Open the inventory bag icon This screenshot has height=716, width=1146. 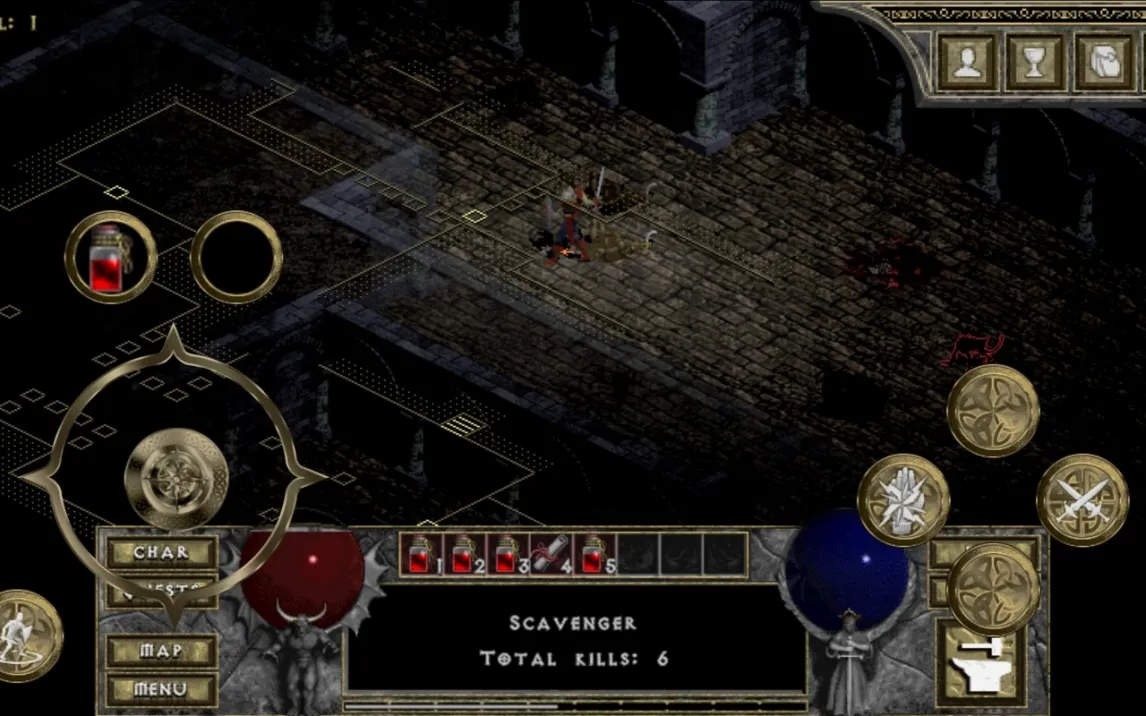pyautogui.click(x=1104, y=62)
